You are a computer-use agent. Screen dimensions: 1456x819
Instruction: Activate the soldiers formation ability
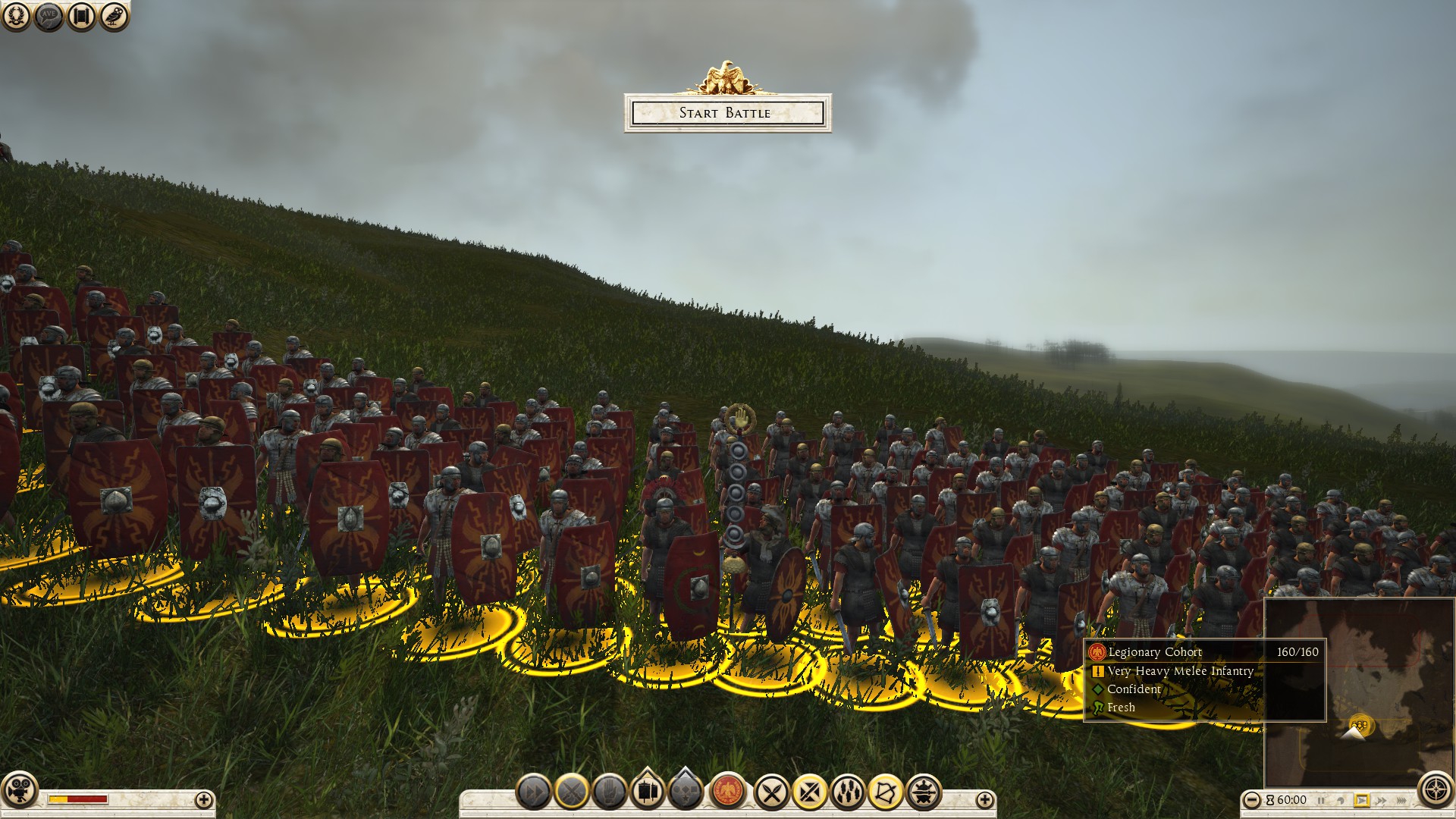(x=848, y=792)
